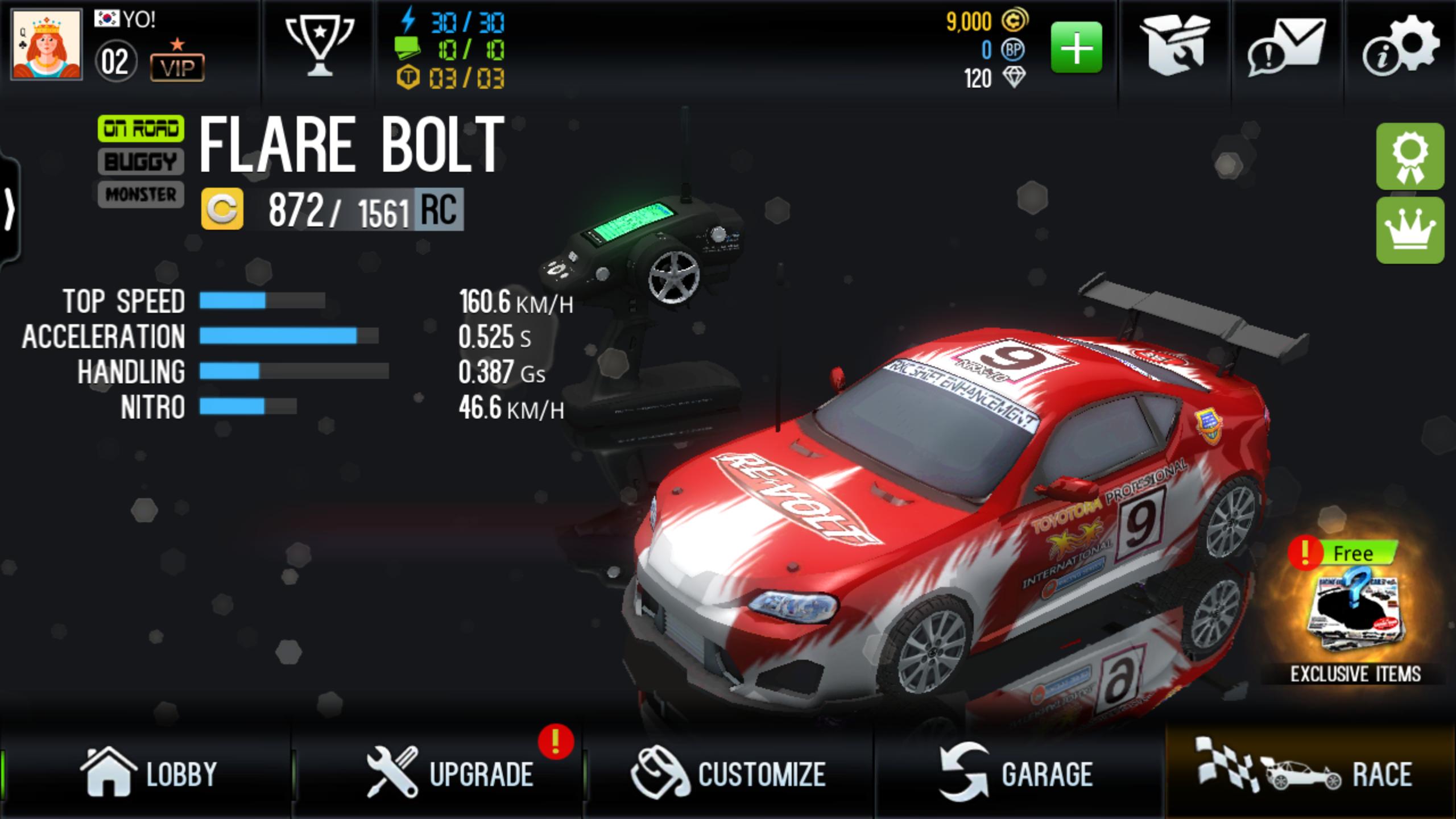Open the achievements medal icon
The height and width of the screenshot is (819, 1456).
(1411, 157)
